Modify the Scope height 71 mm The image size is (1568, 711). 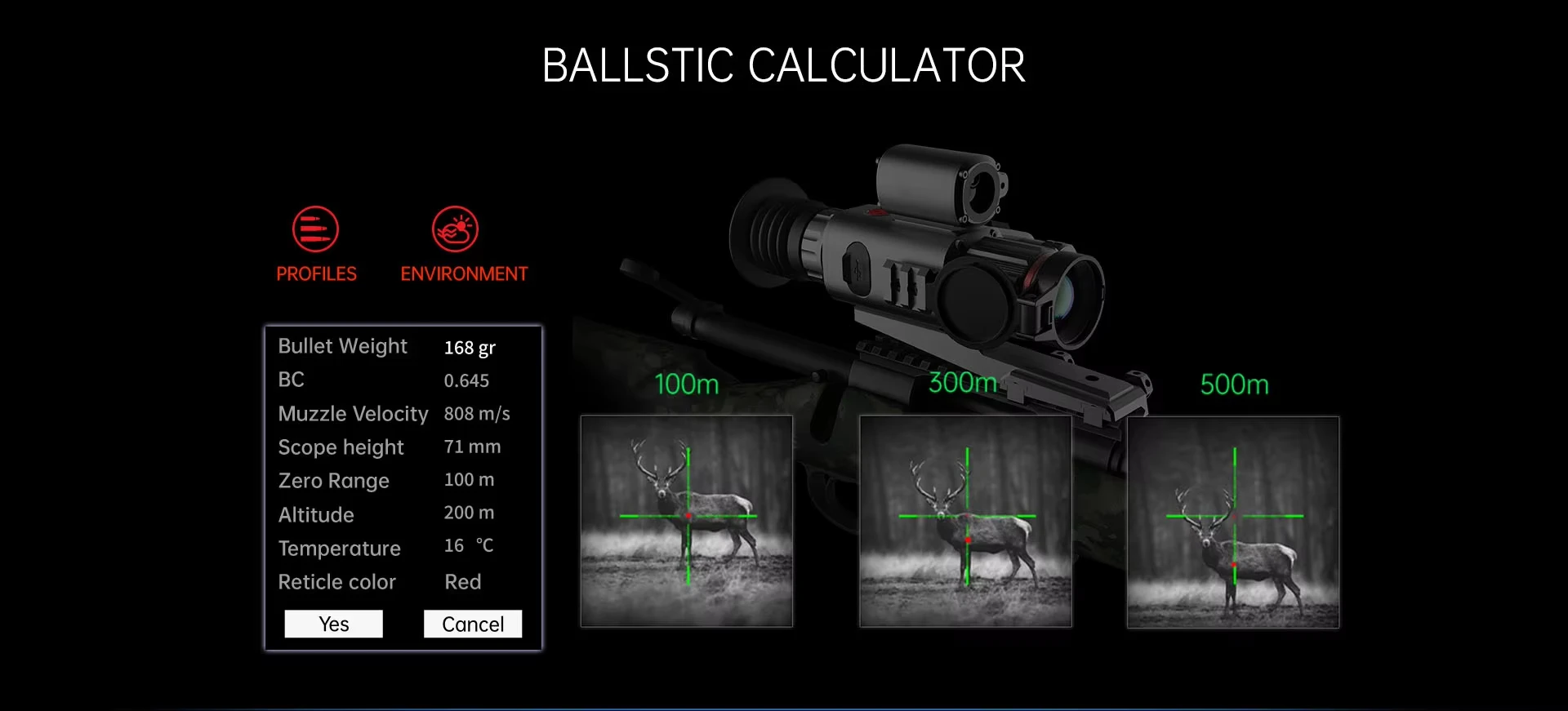[471, 447]
